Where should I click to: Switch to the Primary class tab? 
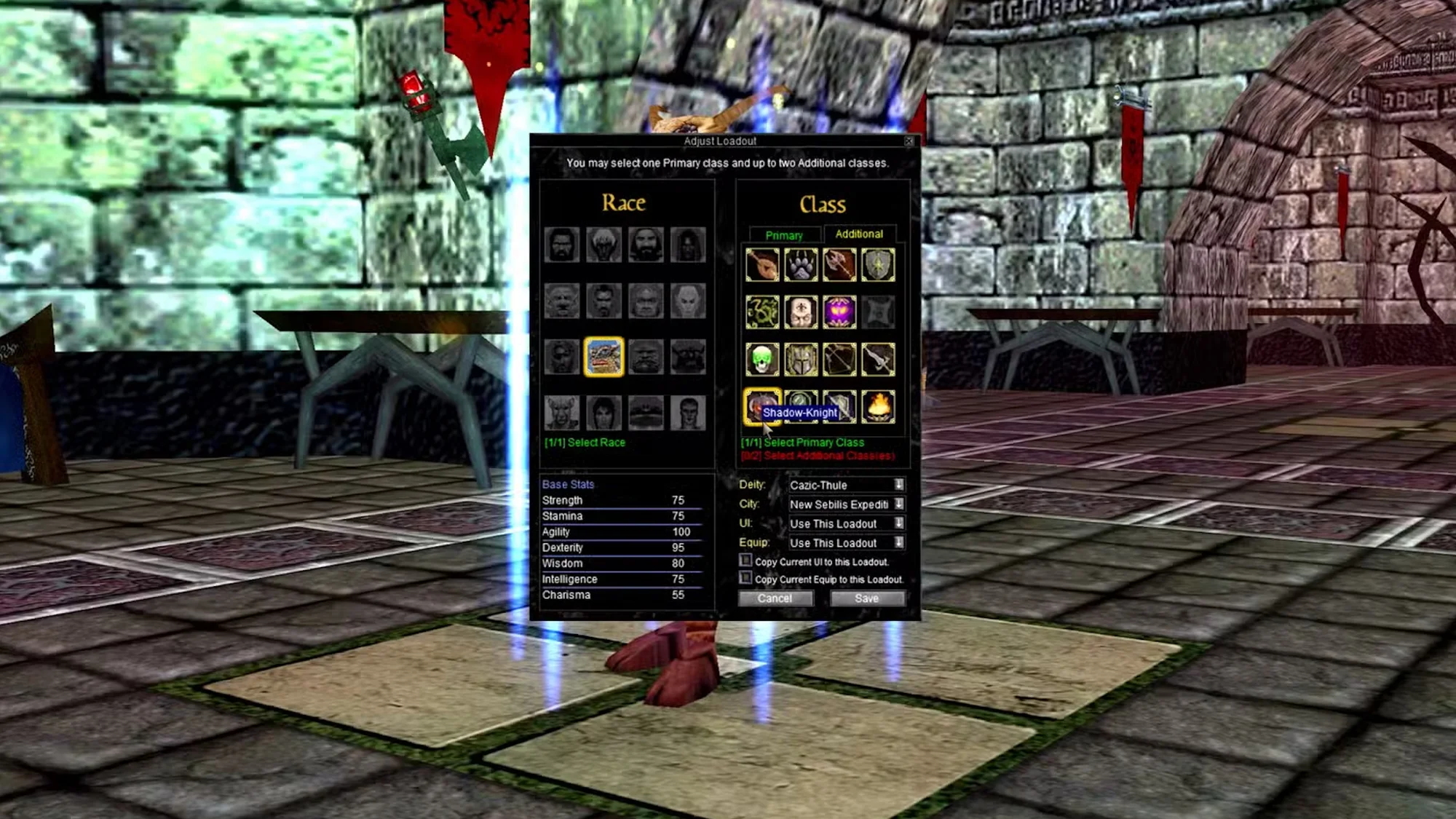784,235
